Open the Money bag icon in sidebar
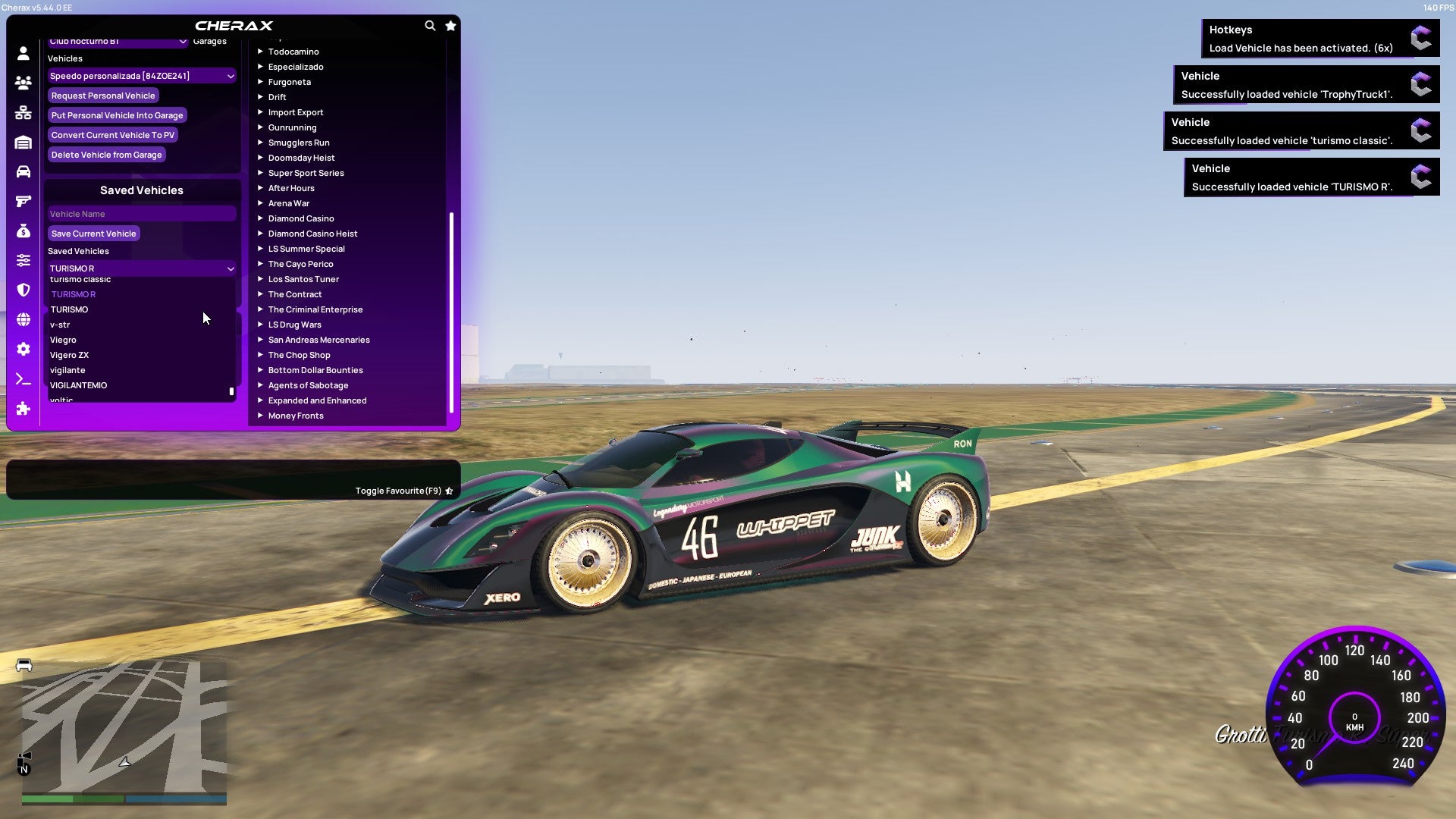The height and width of the screenshot is (819, 1456). click(23, 231)
